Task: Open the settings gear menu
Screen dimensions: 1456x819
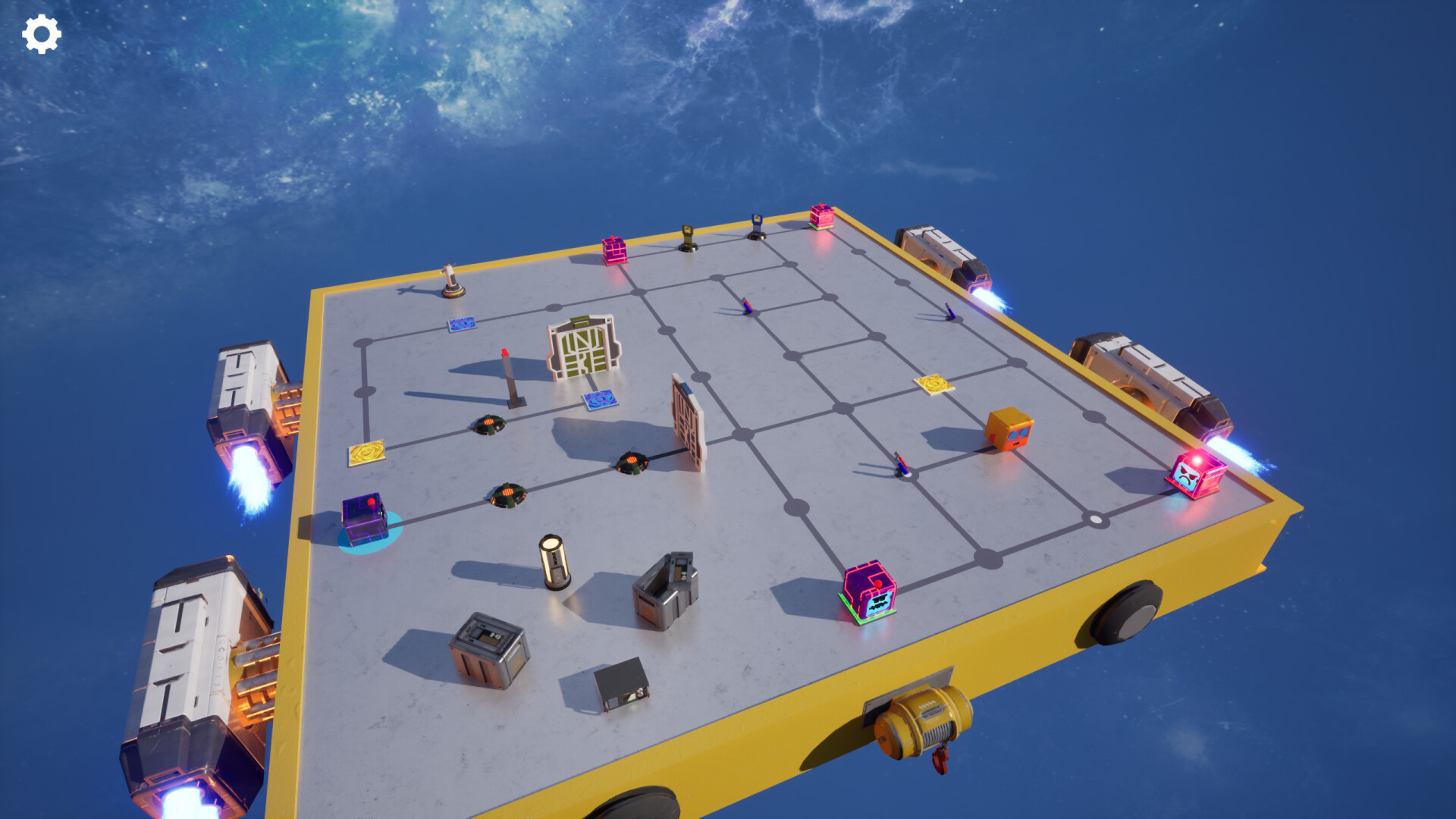Action: 42,33
